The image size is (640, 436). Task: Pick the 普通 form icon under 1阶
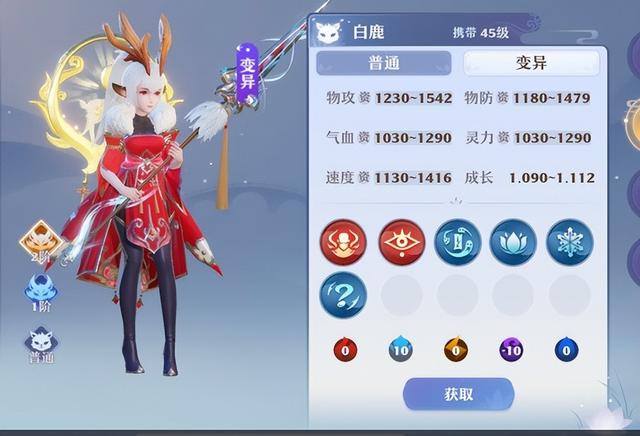(41, 346)
